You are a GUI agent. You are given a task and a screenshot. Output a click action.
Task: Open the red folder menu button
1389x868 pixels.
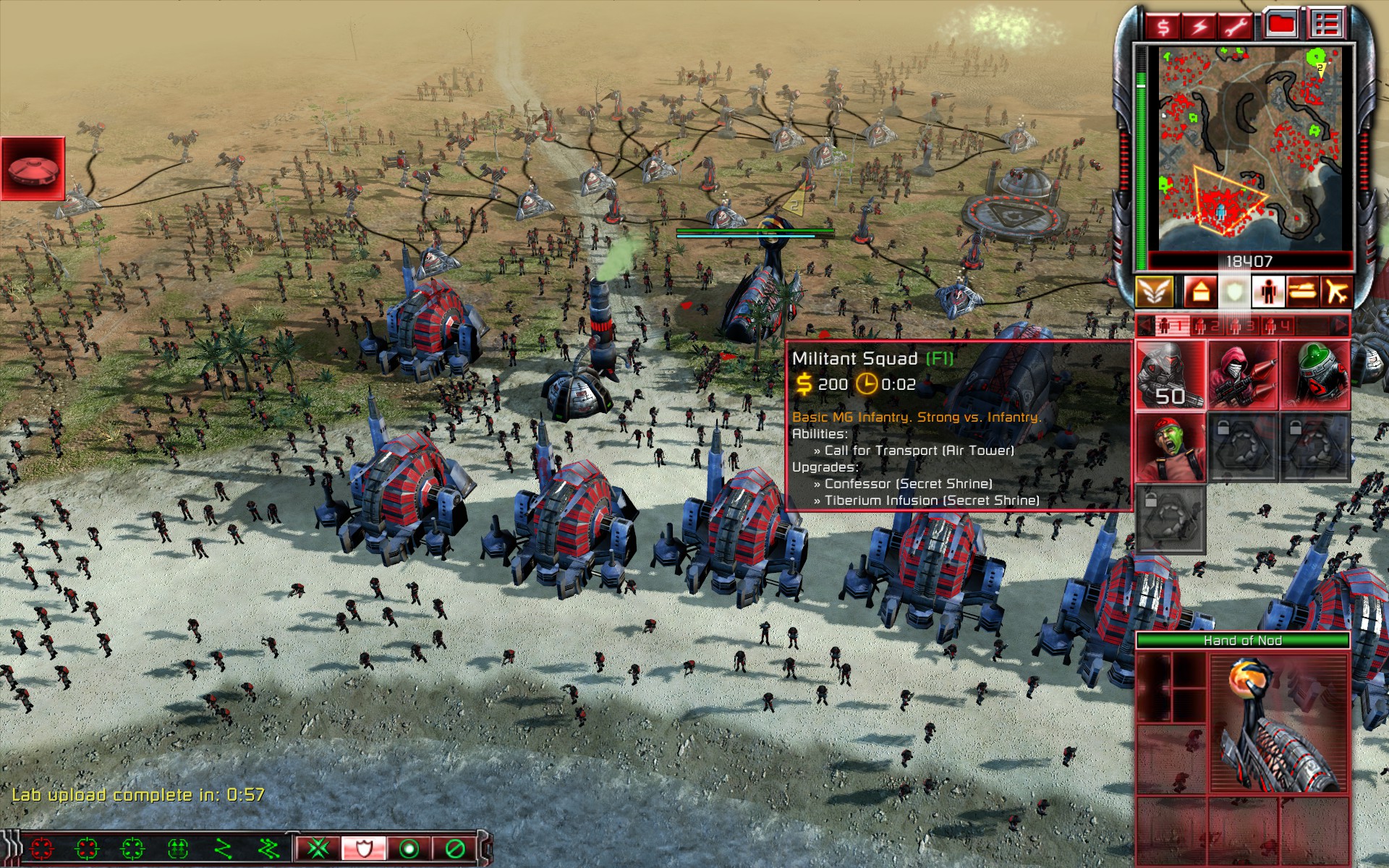(x=1281, y=25)
